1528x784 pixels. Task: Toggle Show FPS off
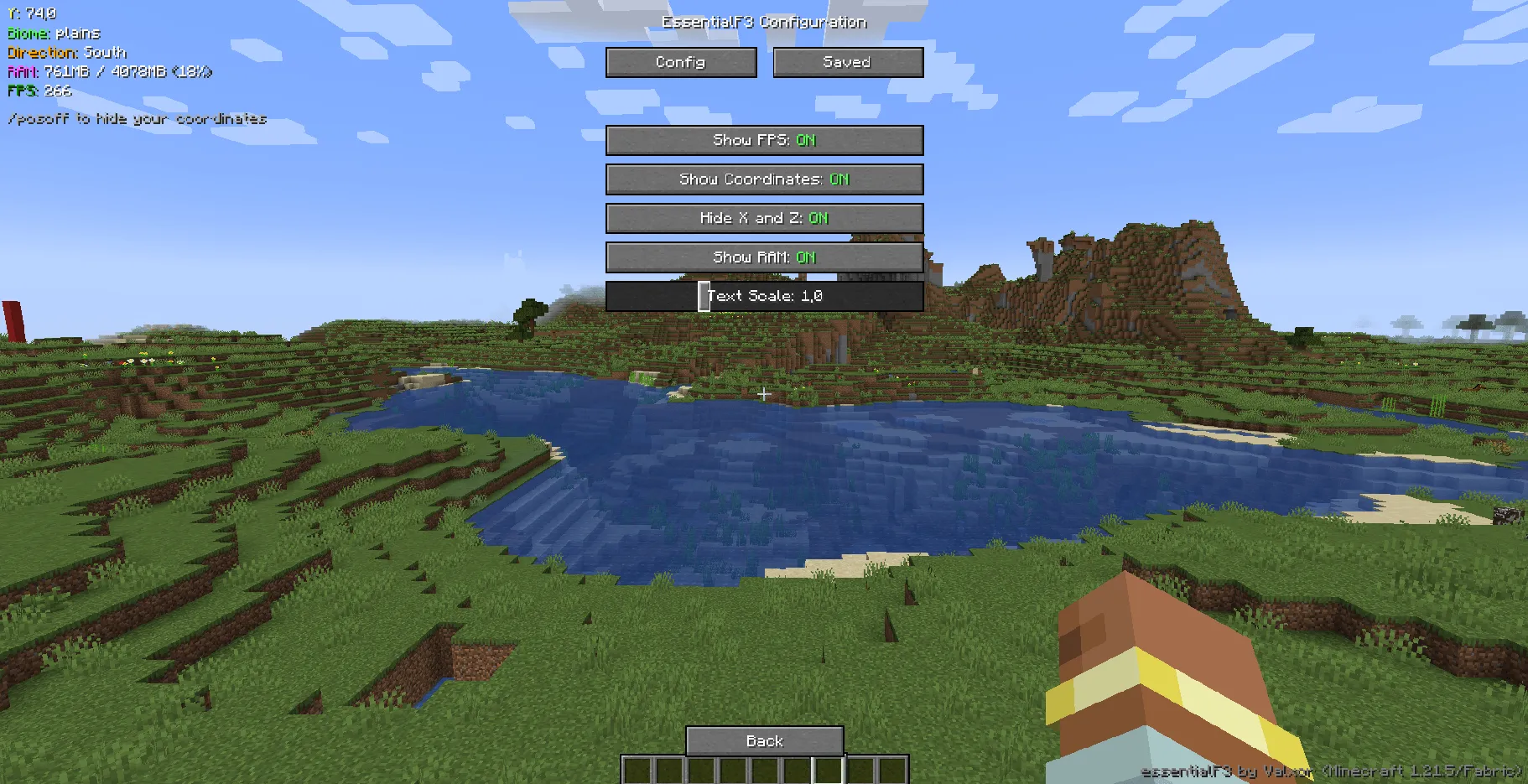click(764, 140)
